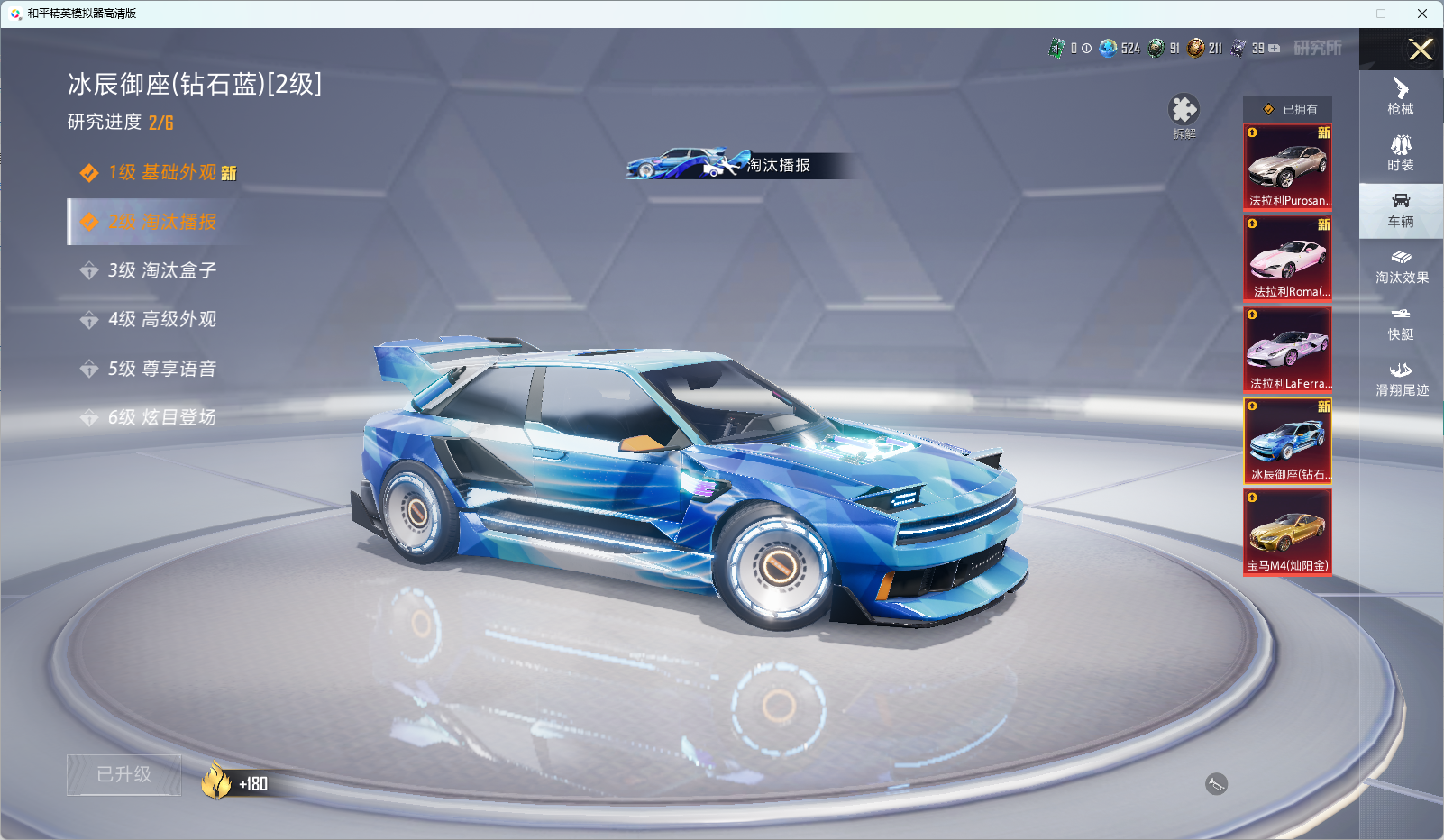Open the 快艇 speedboat tab
Viewport: 1444px width, 840px height.
point(1401,323)
